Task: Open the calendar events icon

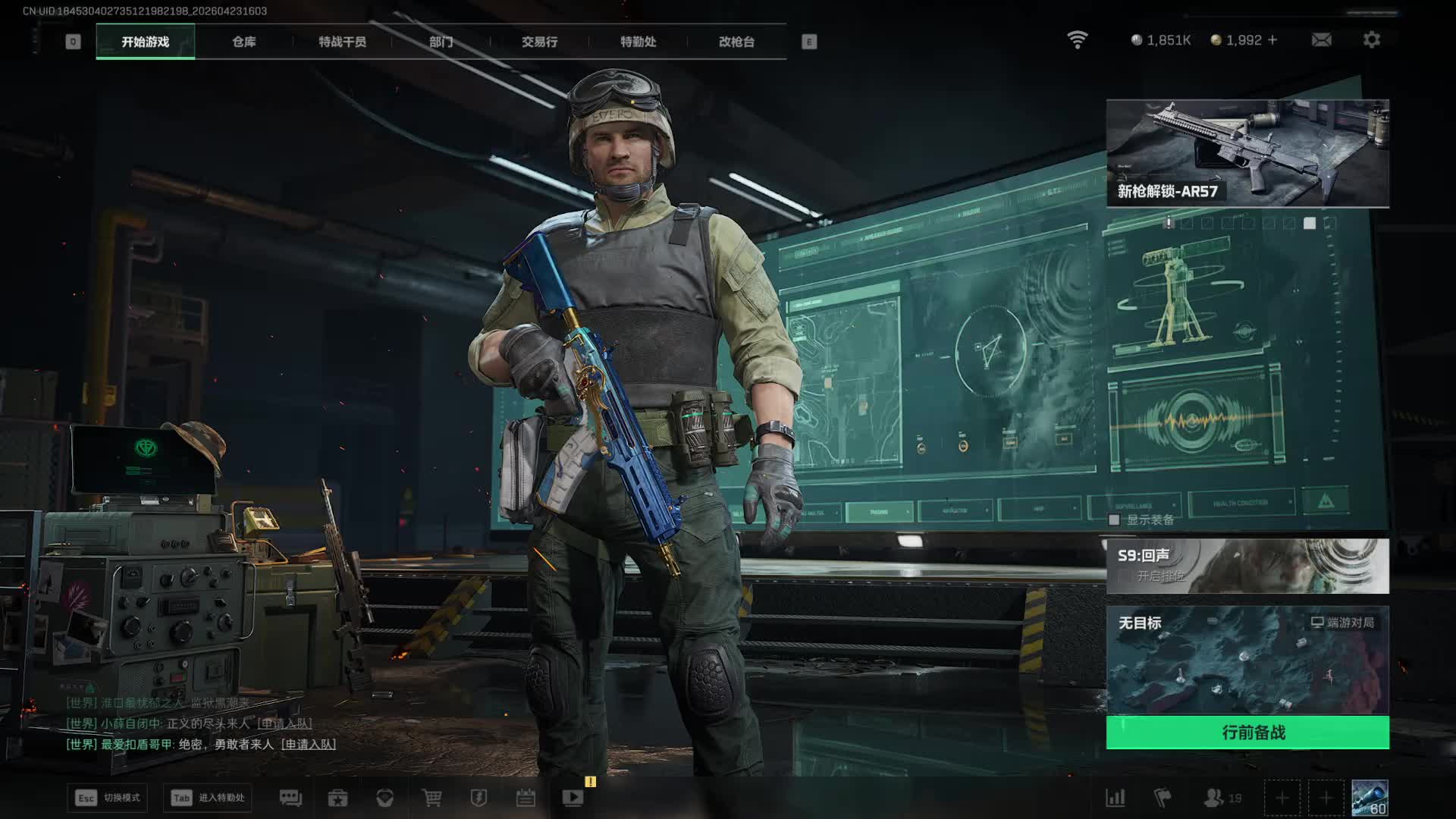Action: click(x=526, y=798)
